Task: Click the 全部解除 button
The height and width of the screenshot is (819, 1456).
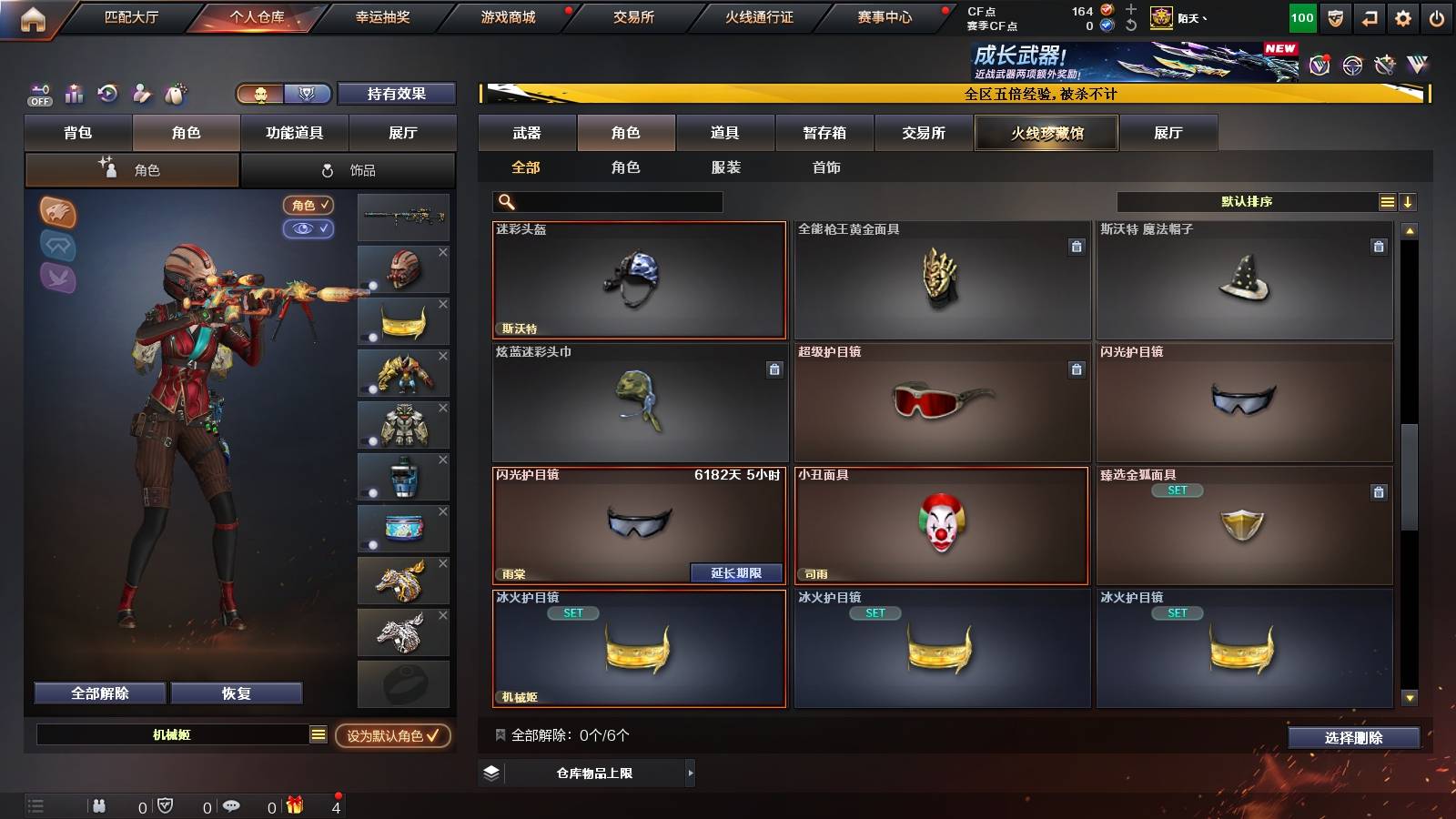Action: point(98,693)
